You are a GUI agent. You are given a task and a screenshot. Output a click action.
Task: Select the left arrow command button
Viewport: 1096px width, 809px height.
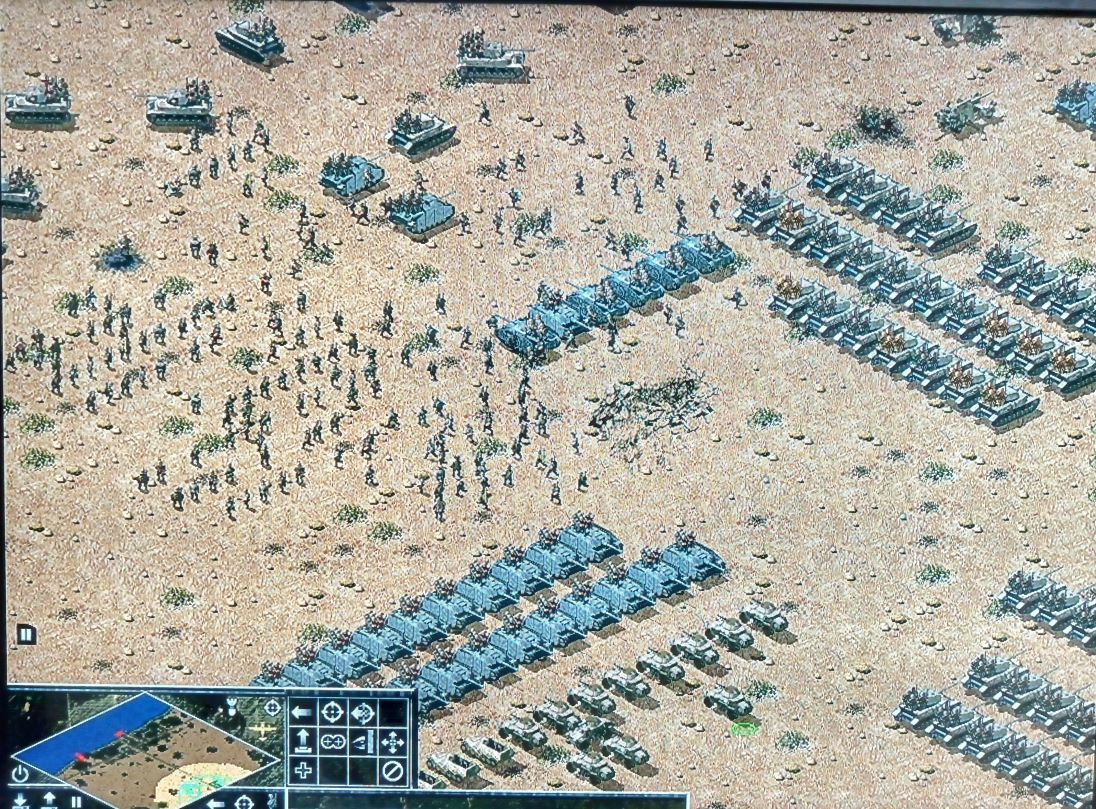pos(303,713)
